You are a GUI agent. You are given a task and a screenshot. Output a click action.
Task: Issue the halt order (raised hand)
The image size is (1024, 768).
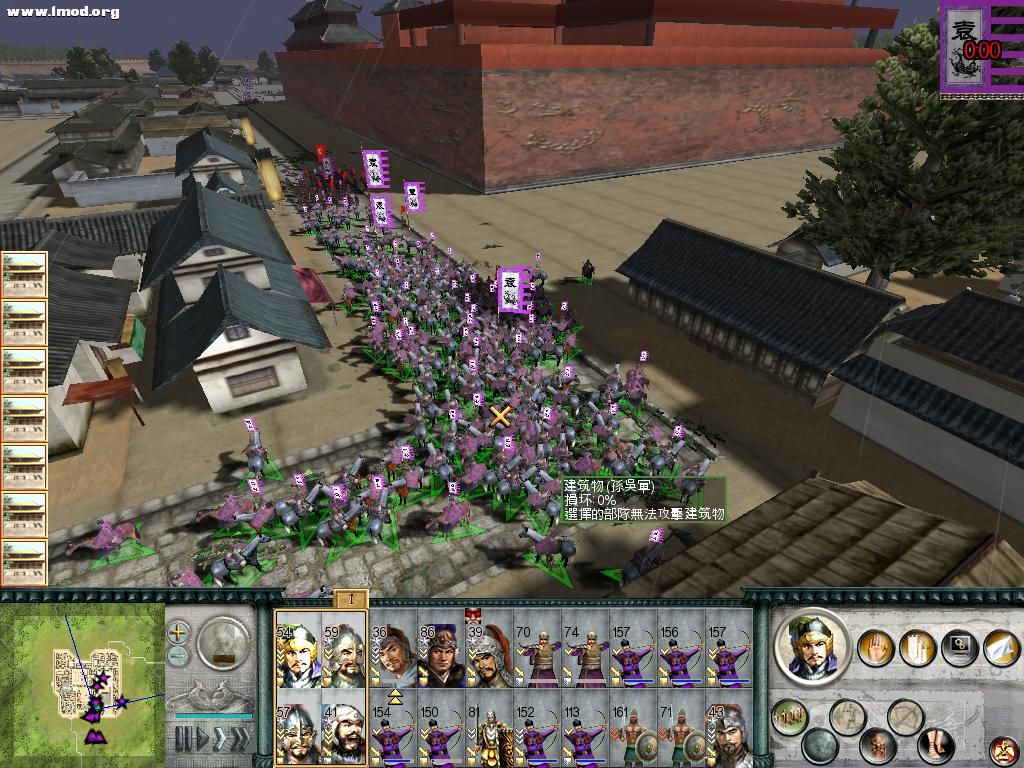[876, 647]
